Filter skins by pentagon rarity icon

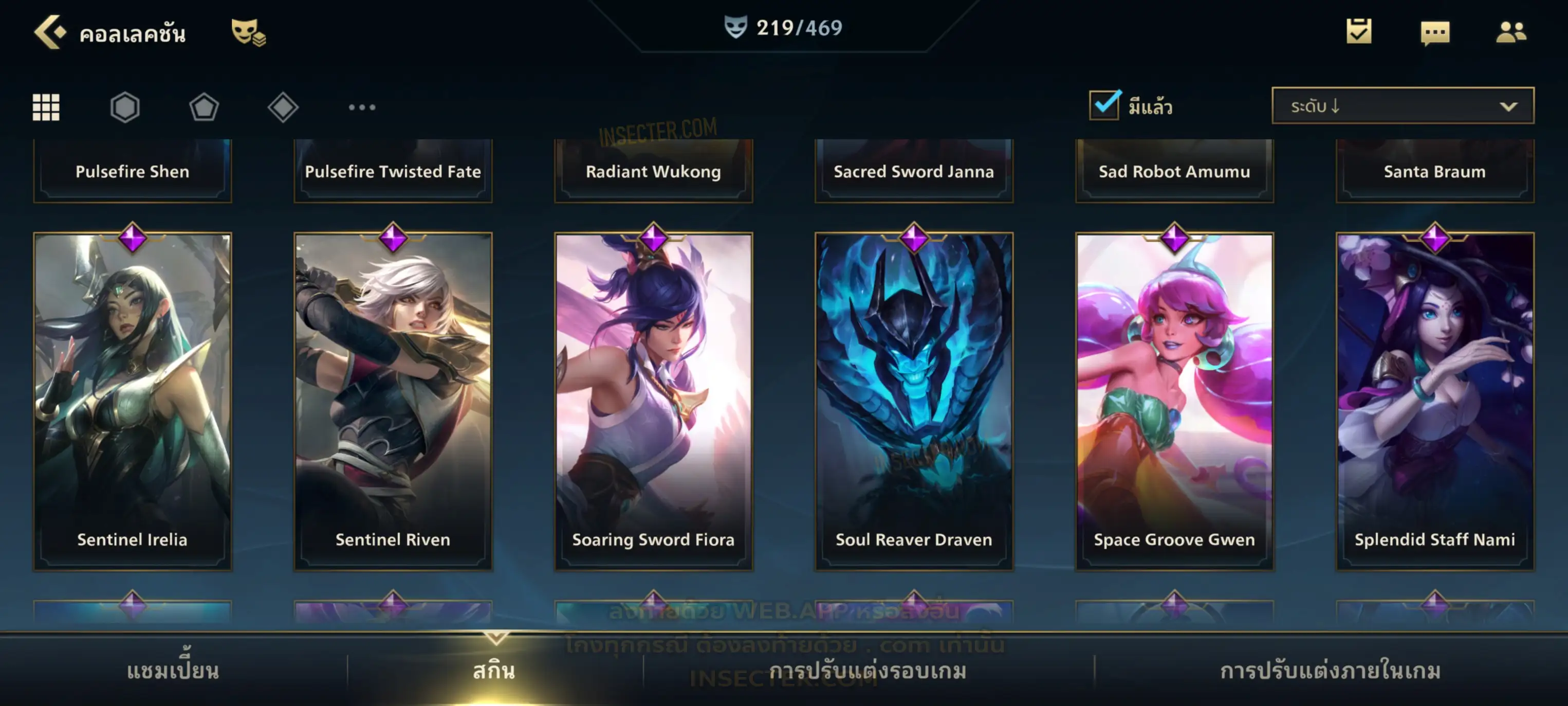(204, 107)
